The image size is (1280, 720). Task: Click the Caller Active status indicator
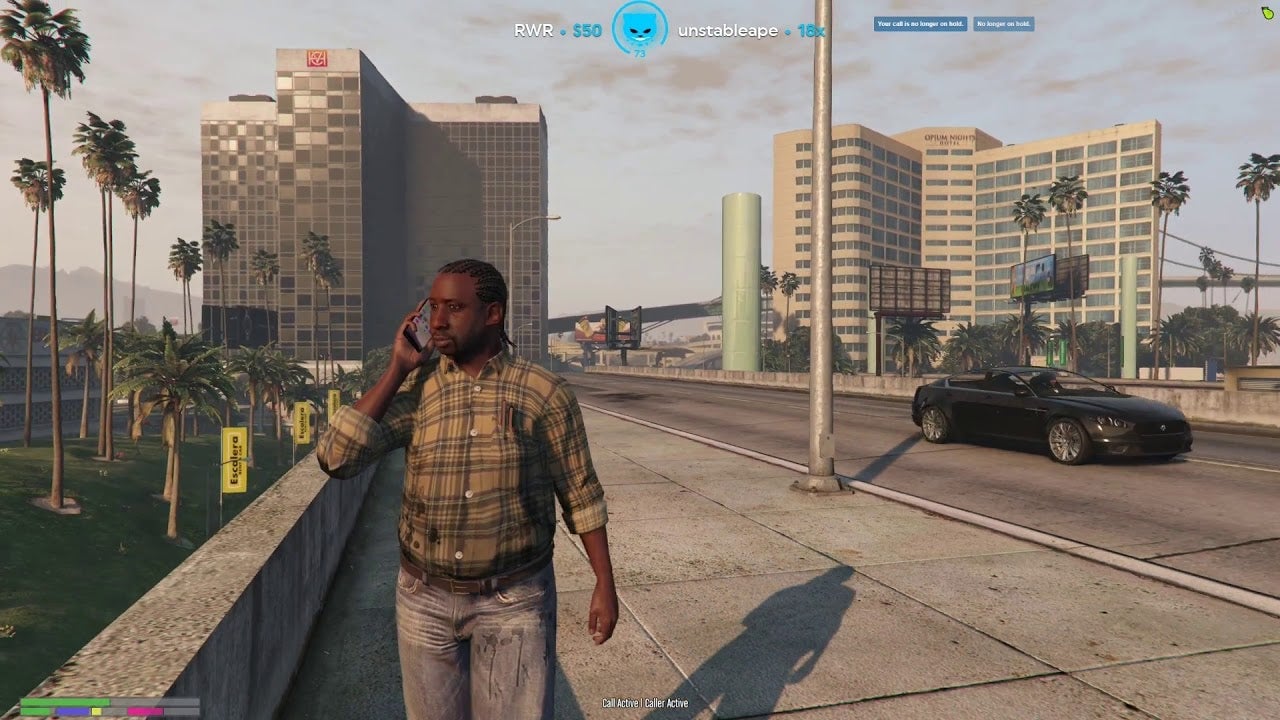click(668, 703)
